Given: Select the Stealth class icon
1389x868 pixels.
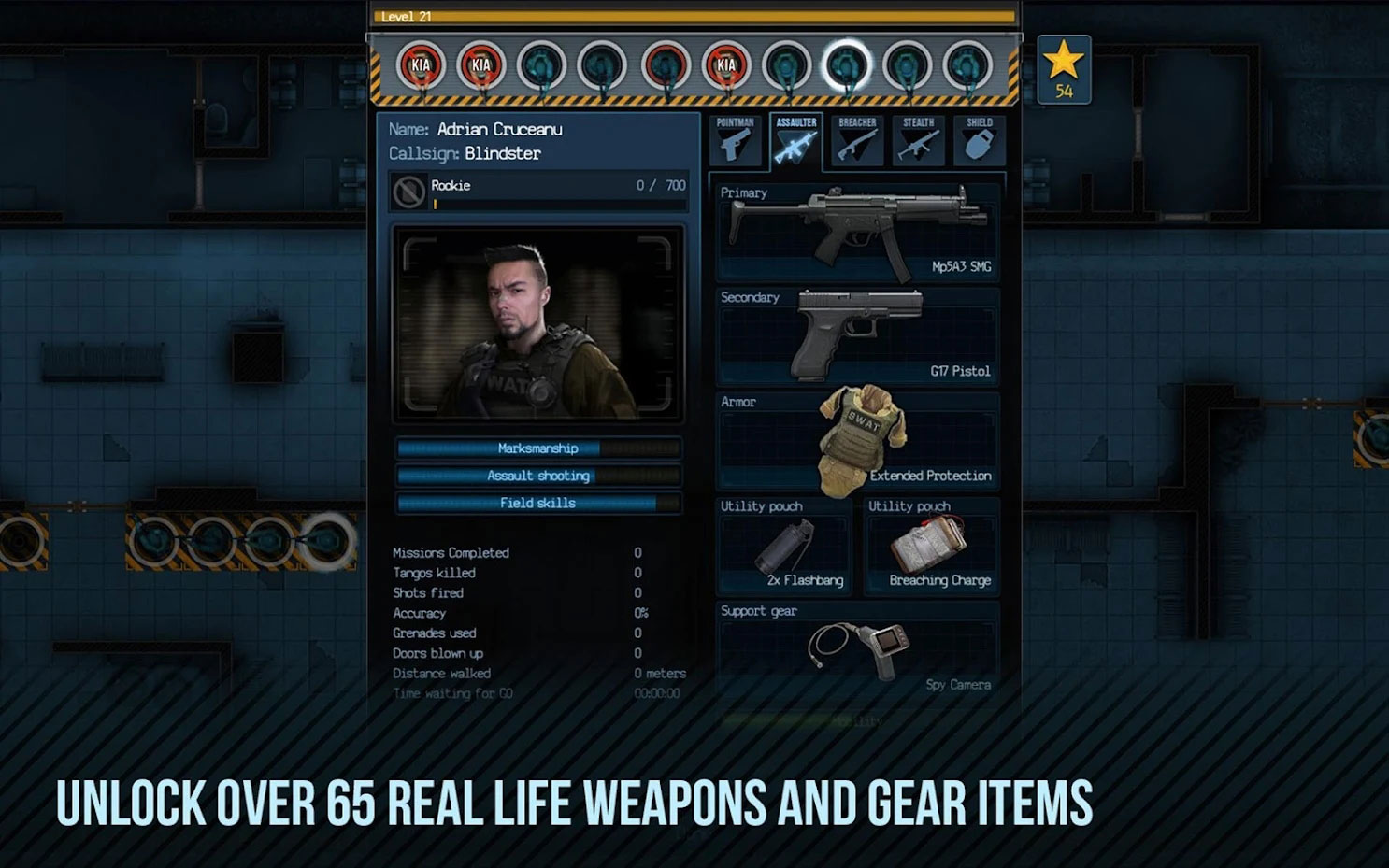Looking at the screenshot, I should tap(918, 143).
